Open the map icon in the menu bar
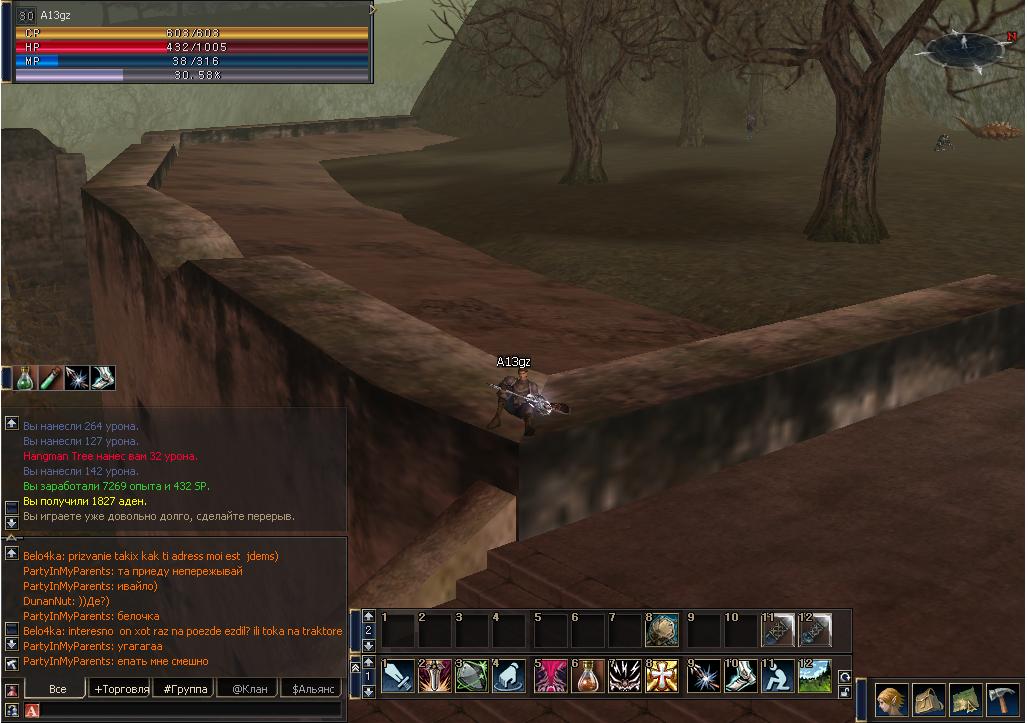Image resolution: width=1028 pixels, height=723 pixels. click(x=965, y=699)
